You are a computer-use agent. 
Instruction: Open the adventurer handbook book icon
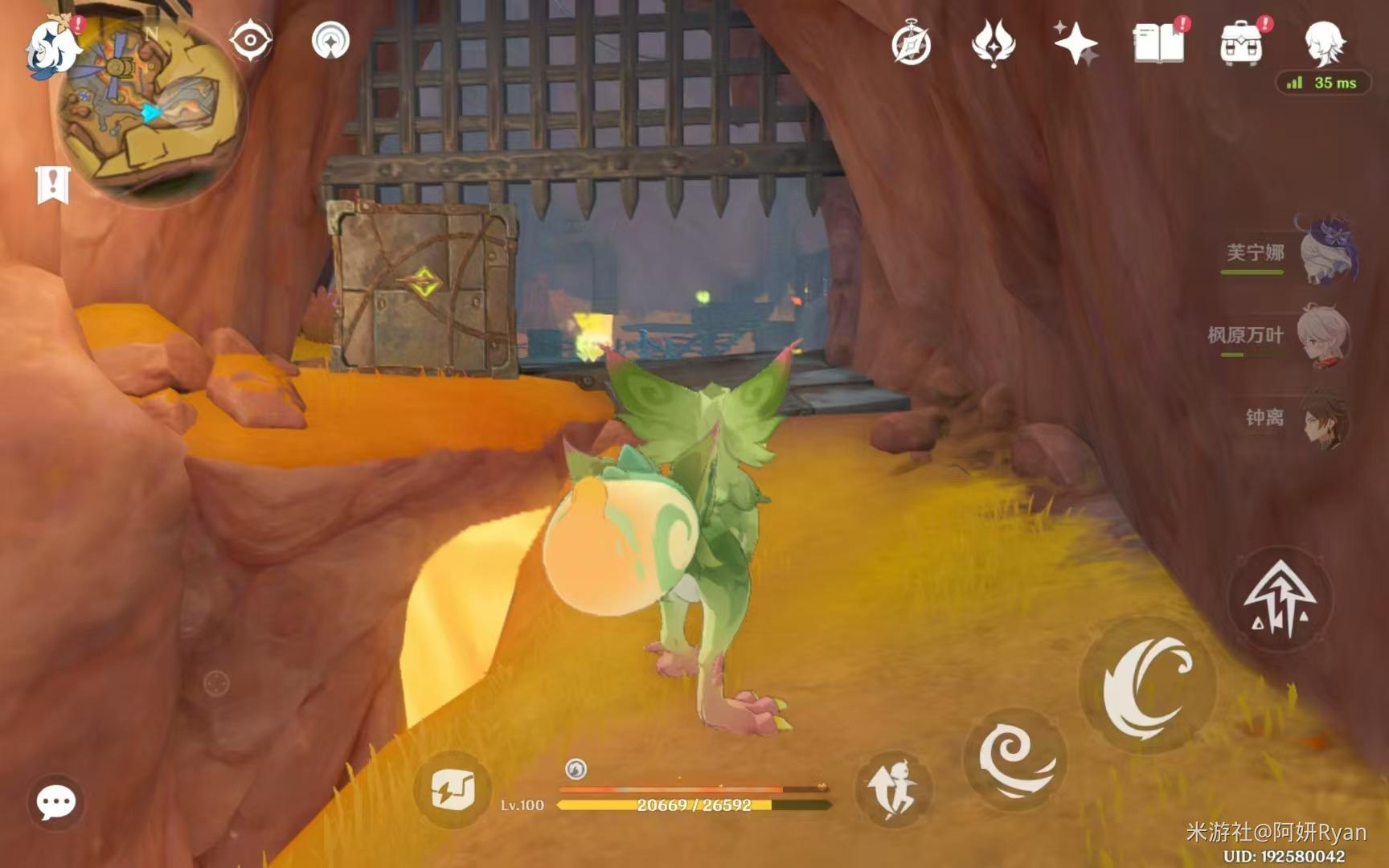[x=1158, y=43]
